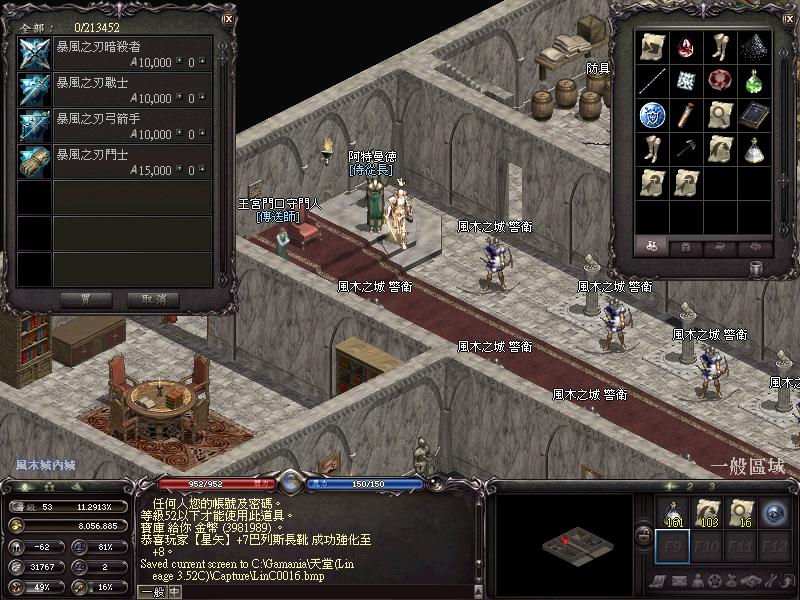Image resolution: width=800 pixels, height=600 pixels.
Task: Cancel the shop with 取消 button
Action: point(153,299)
